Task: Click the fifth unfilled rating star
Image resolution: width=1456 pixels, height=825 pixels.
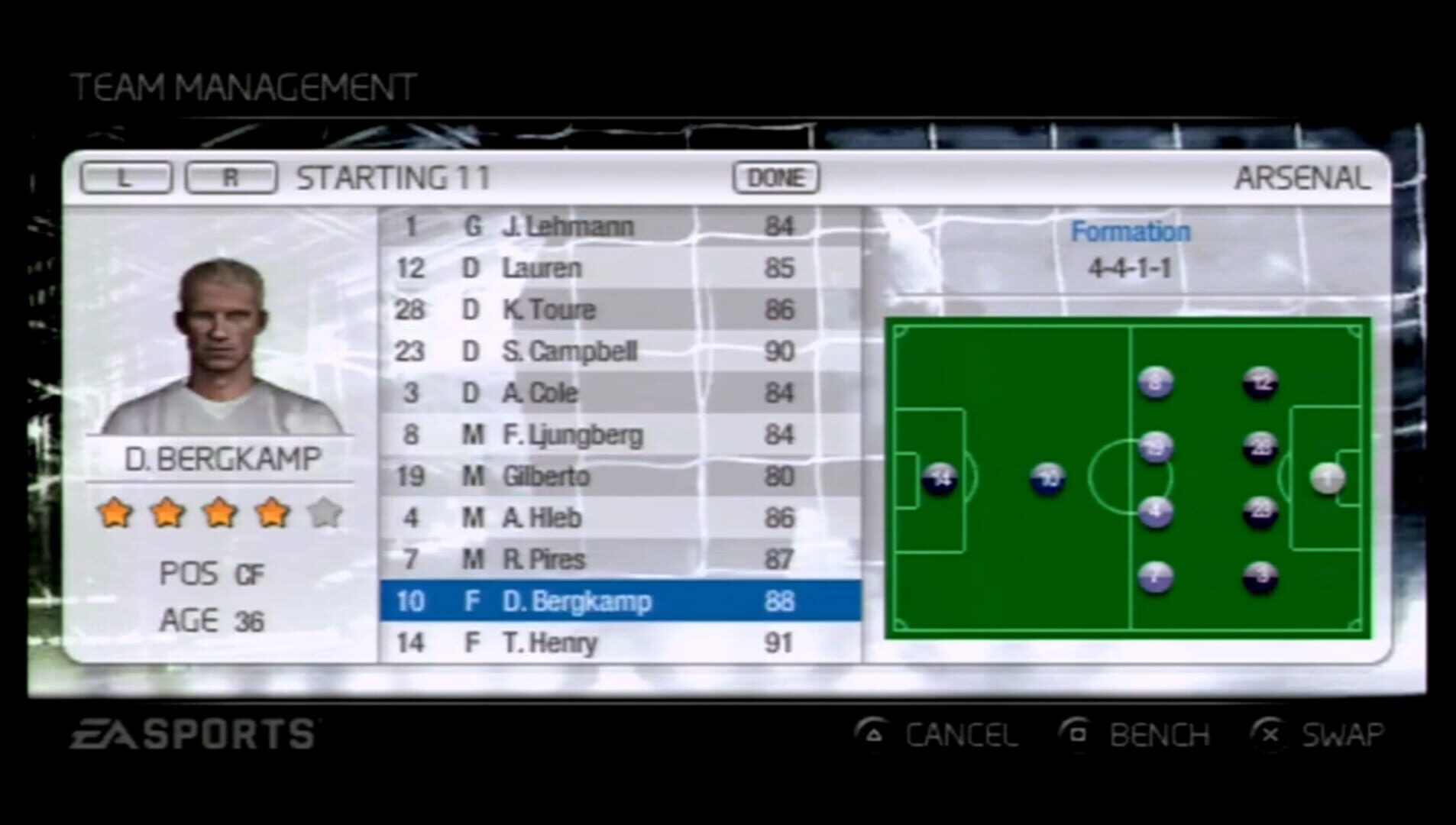Action: click(325, 513)
